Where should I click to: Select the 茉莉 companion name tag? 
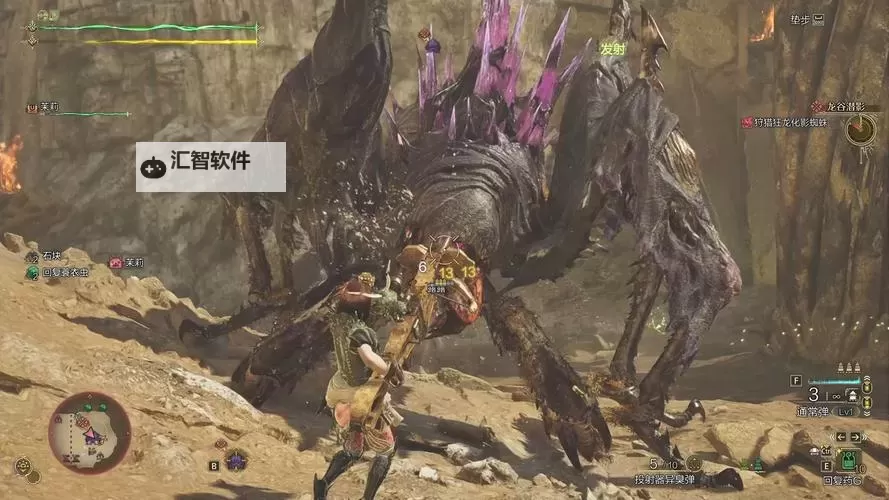pyautogui.click(x=127, y=262)
